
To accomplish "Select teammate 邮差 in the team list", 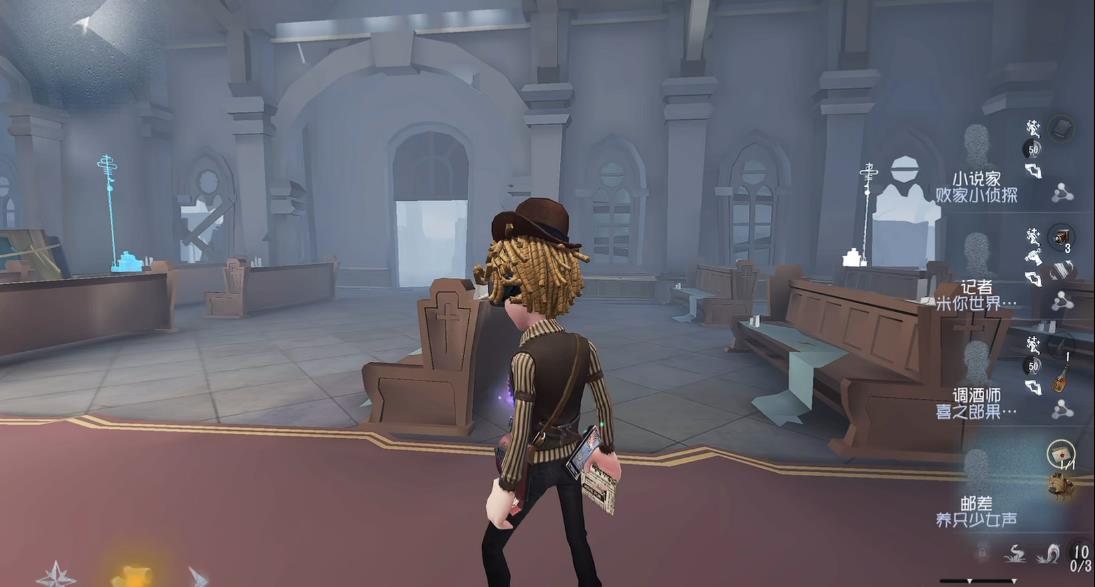I will pyautogui.click(x=976, y=503).
